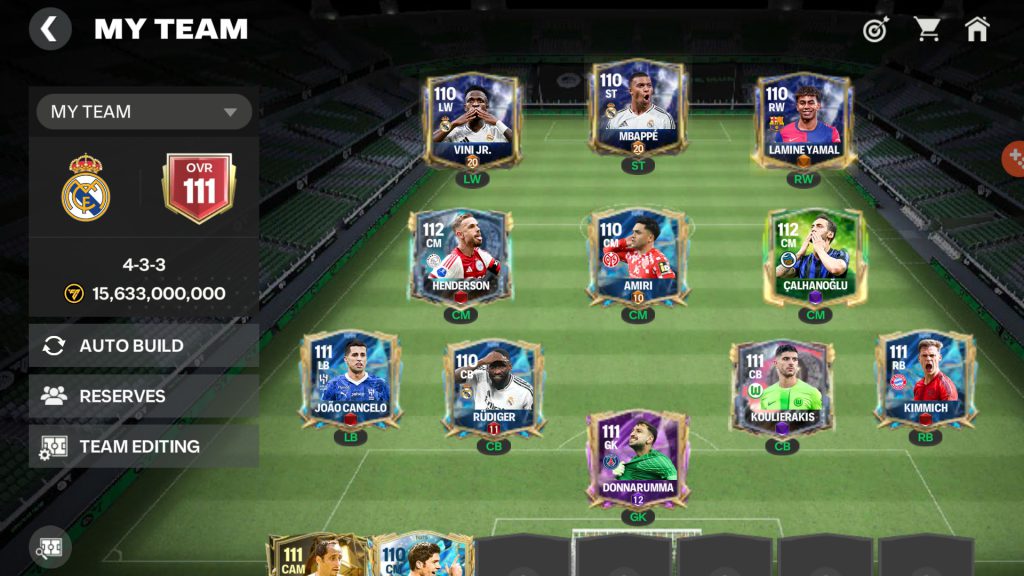Select the Vini Jr. player card
This screenshot has width=1024, height=576.
click(x=470, y=120)
